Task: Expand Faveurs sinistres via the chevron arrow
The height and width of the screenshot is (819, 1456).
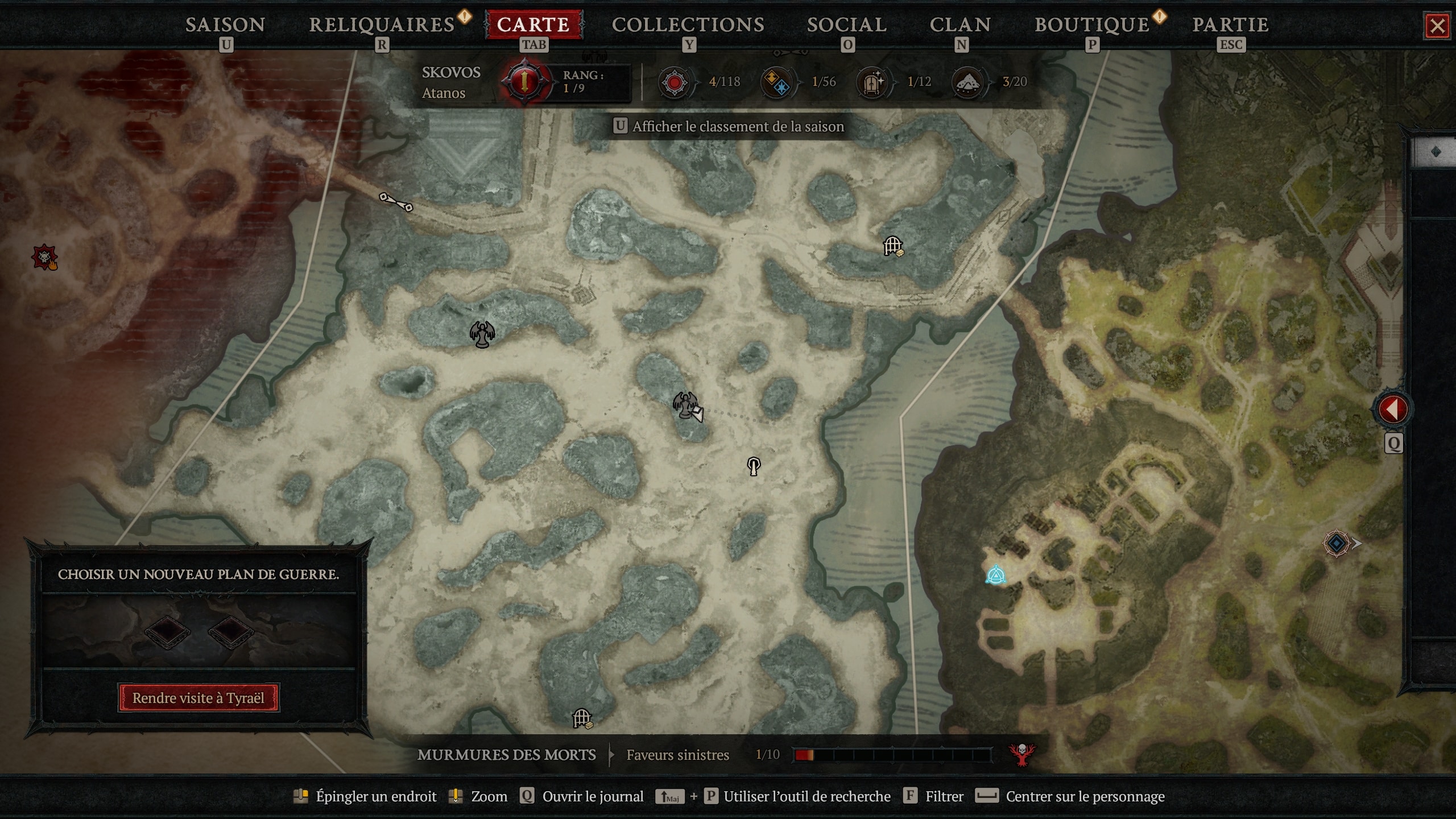Action: coord(610,755)
